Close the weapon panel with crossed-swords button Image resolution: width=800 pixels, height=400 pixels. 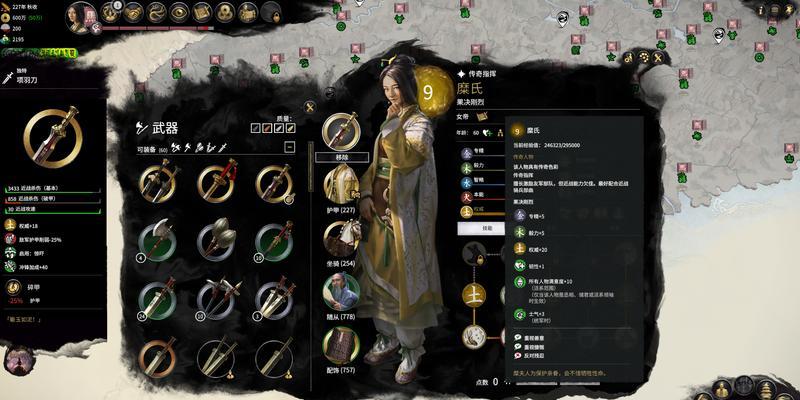tap(311, 107)
